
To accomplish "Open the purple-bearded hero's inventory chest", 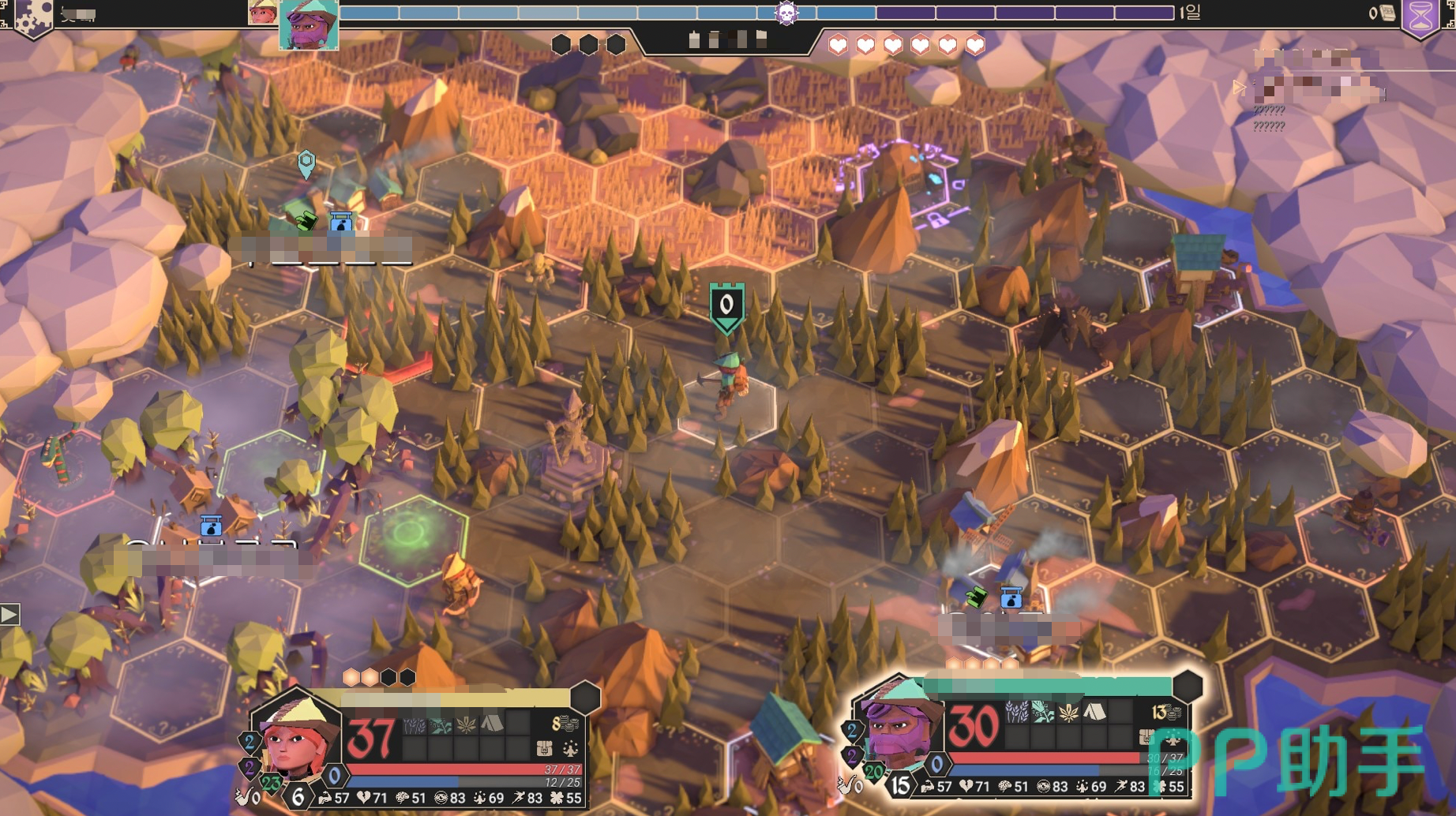I will pyautogui.click(x=1147, y=737).
